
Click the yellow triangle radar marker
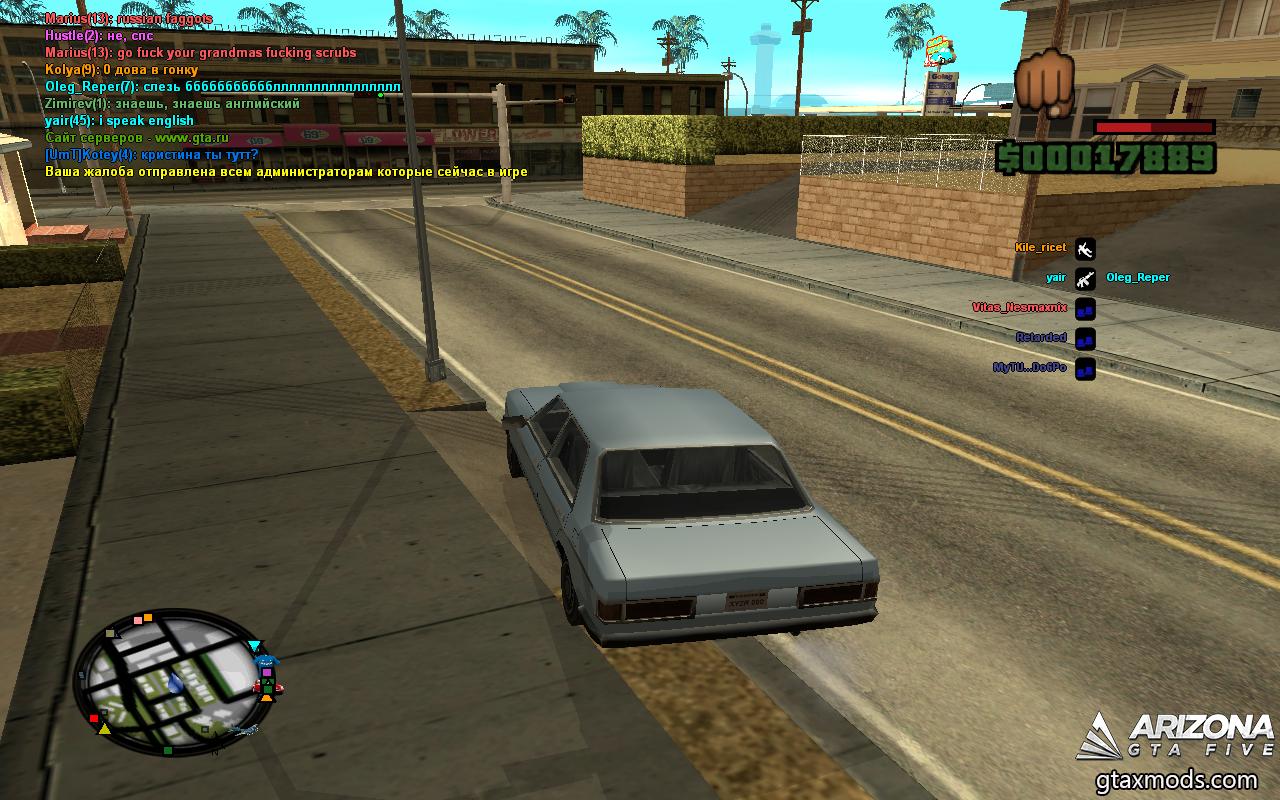104,729
